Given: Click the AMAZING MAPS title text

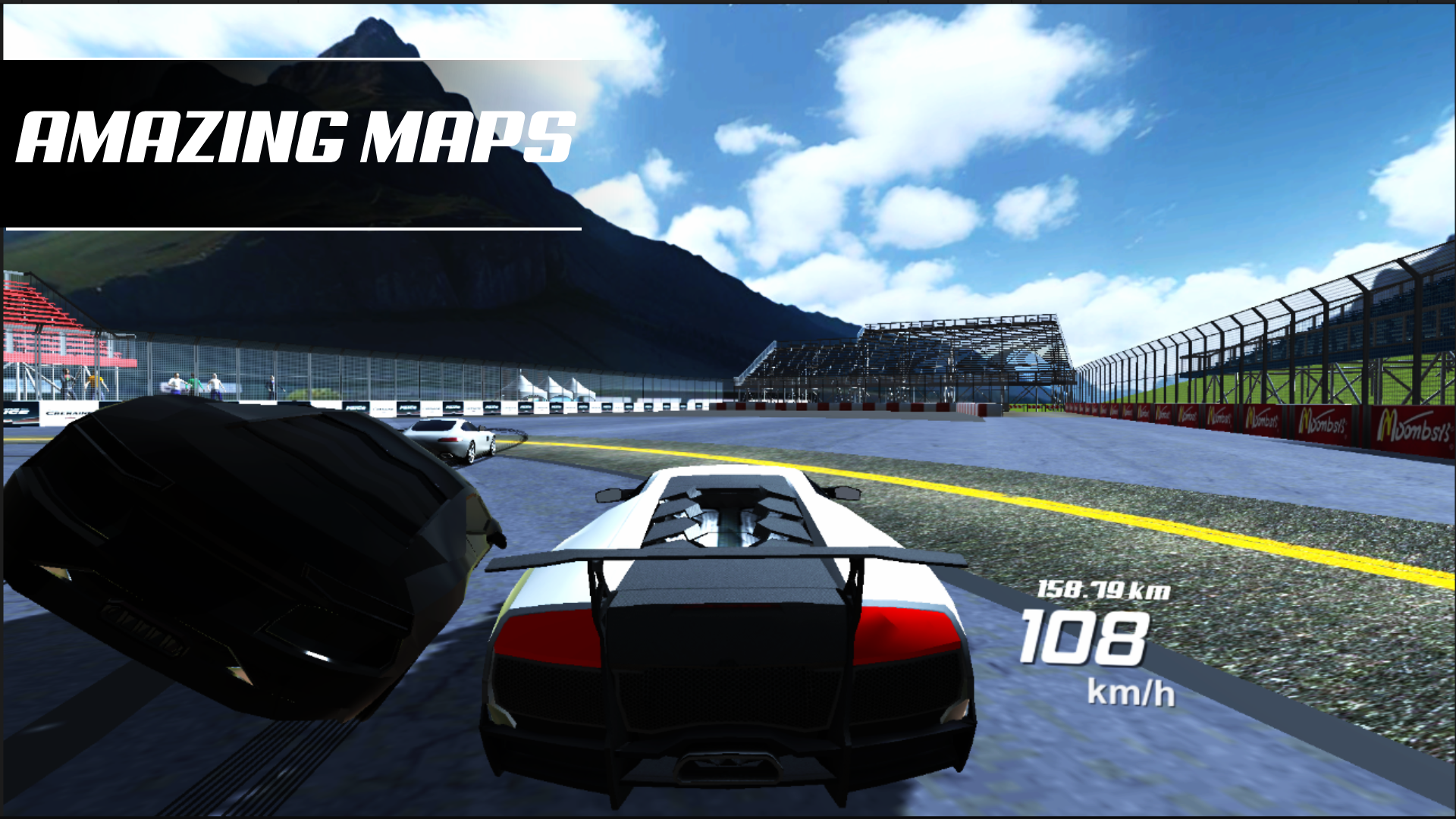Looking at the screenshot, I should point(296,136).
